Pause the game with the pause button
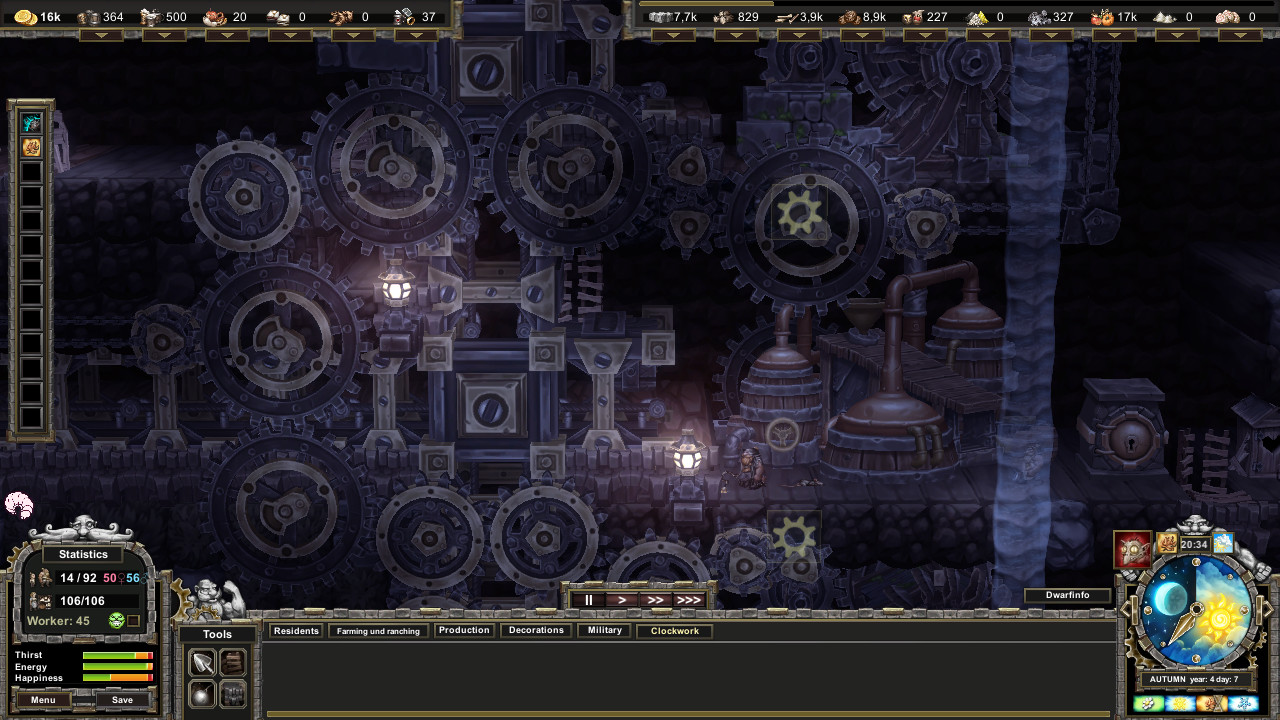This screenshot has width=1280, height=720. click(x=587, y=599)
